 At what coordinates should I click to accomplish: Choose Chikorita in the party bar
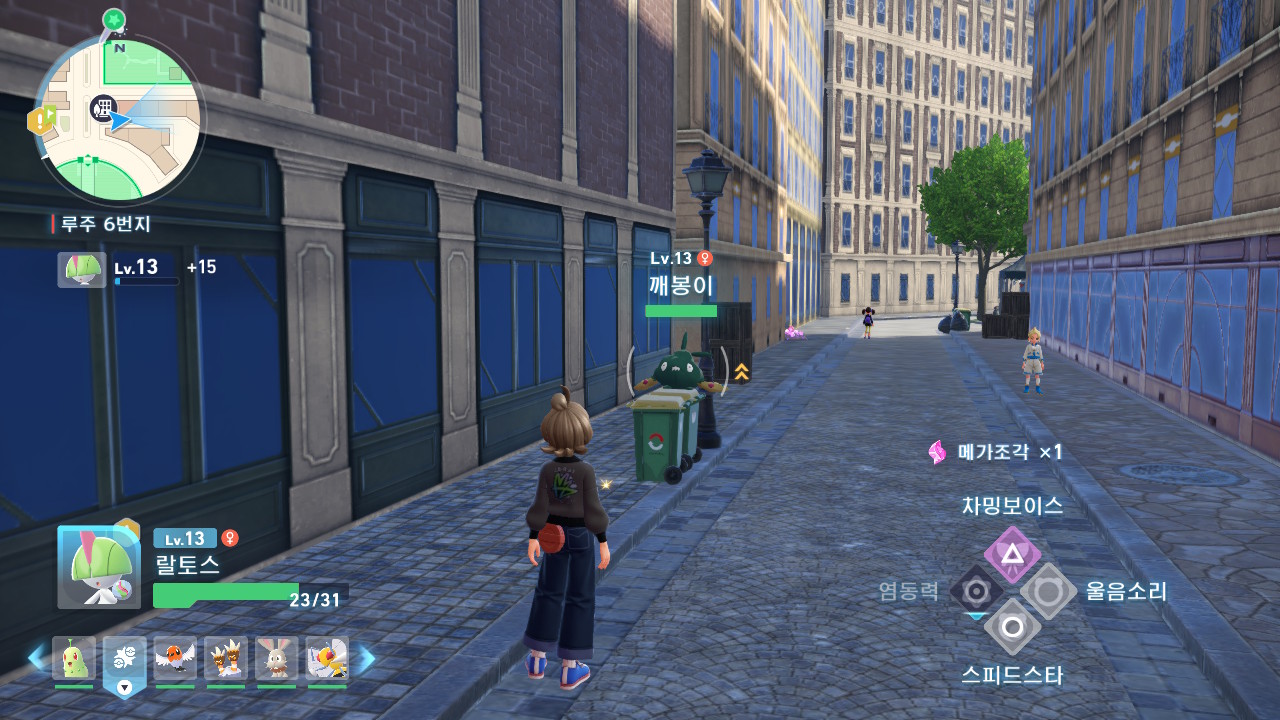click(x=74, y=659)
